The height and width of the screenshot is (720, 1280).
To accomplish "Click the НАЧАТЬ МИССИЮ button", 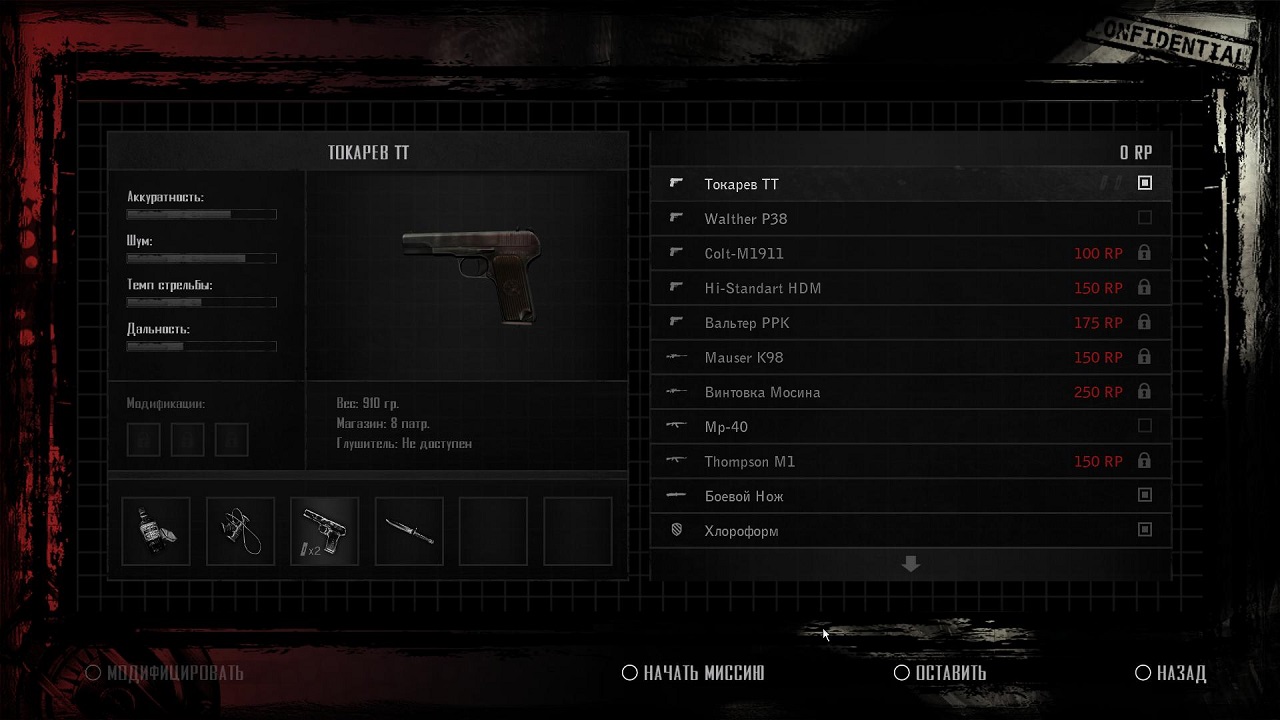I will (x=694, y=673).
